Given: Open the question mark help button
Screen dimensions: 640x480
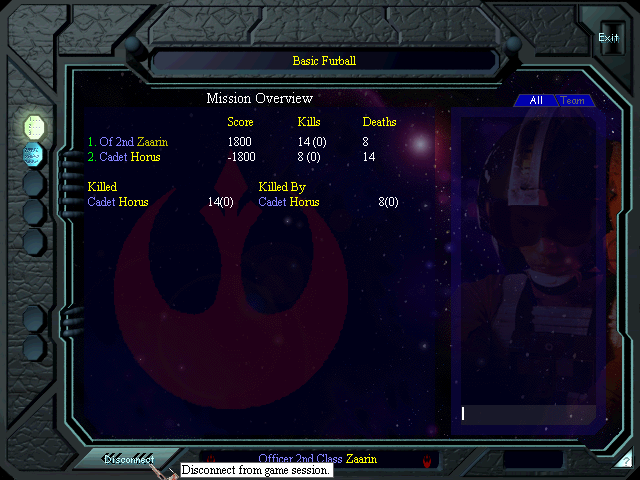Looking at the screenshot, I should 625,461.
